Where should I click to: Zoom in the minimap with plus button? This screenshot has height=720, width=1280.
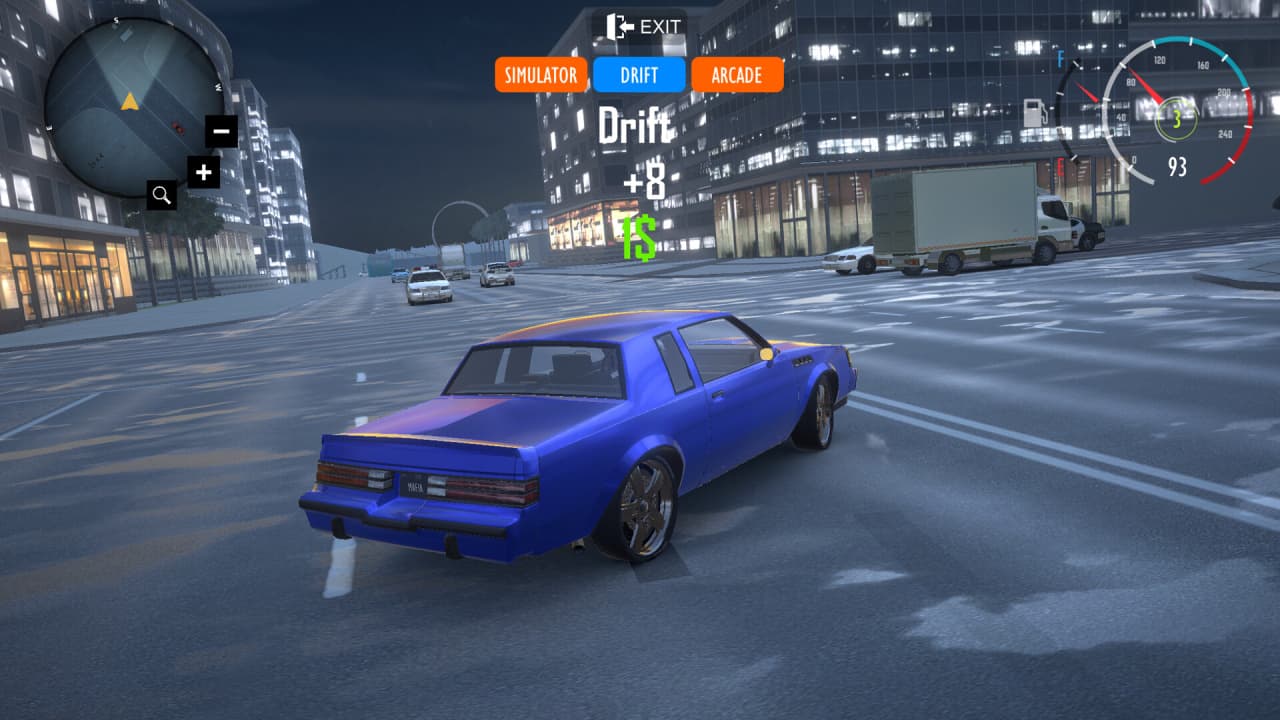[203, 172]
